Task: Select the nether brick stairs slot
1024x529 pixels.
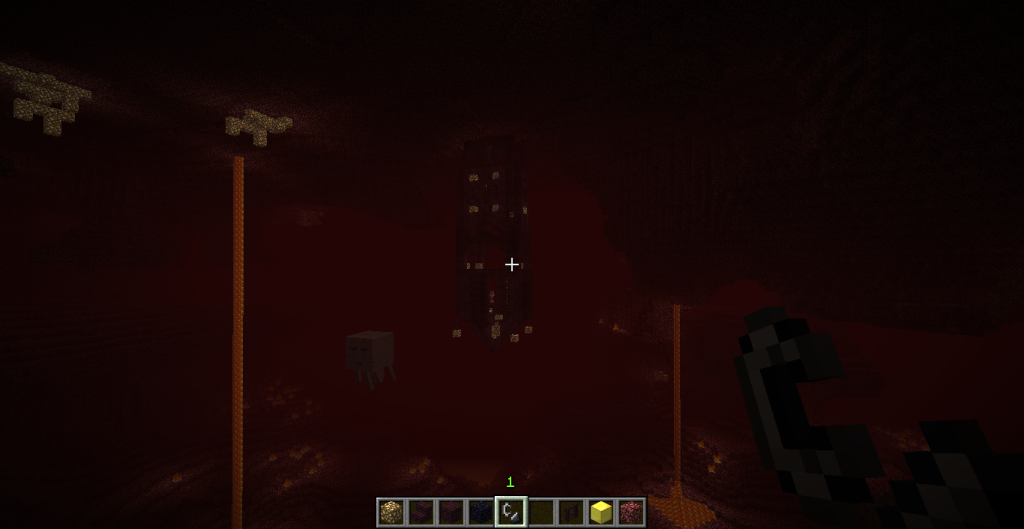Action: (421, 512)
